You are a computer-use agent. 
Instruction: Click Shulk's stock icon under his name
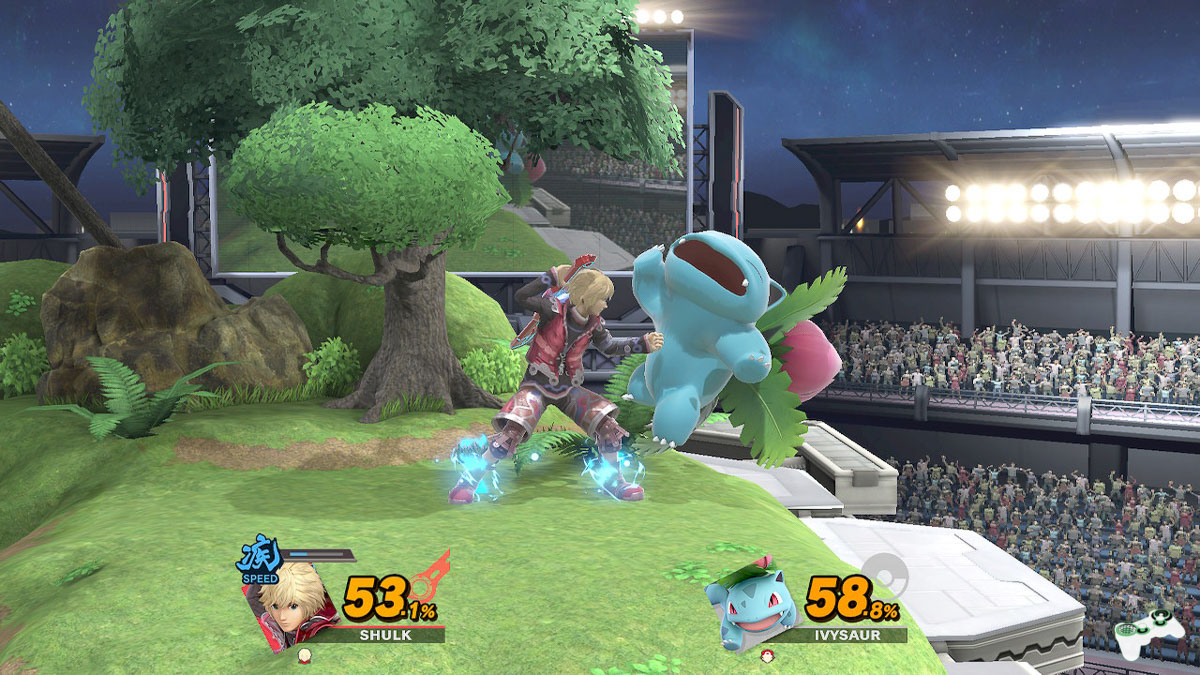tap(304, 654)
